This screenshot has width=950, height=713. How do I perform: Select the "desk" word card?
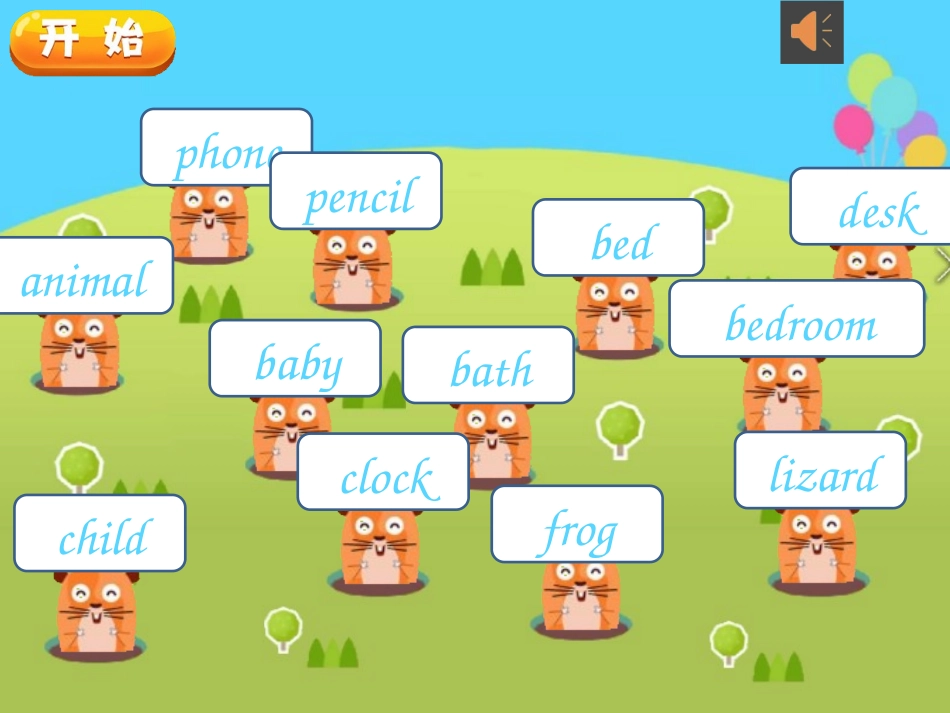click(871, 207)
